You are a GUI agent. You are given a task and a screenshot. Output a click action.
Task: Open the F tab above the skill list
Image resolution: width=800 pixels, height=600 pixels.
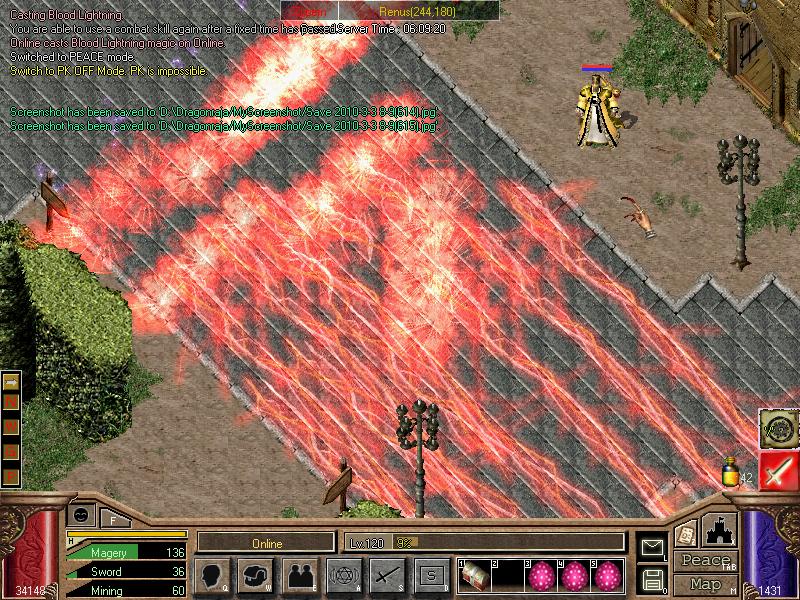click(x=114, y=519)
